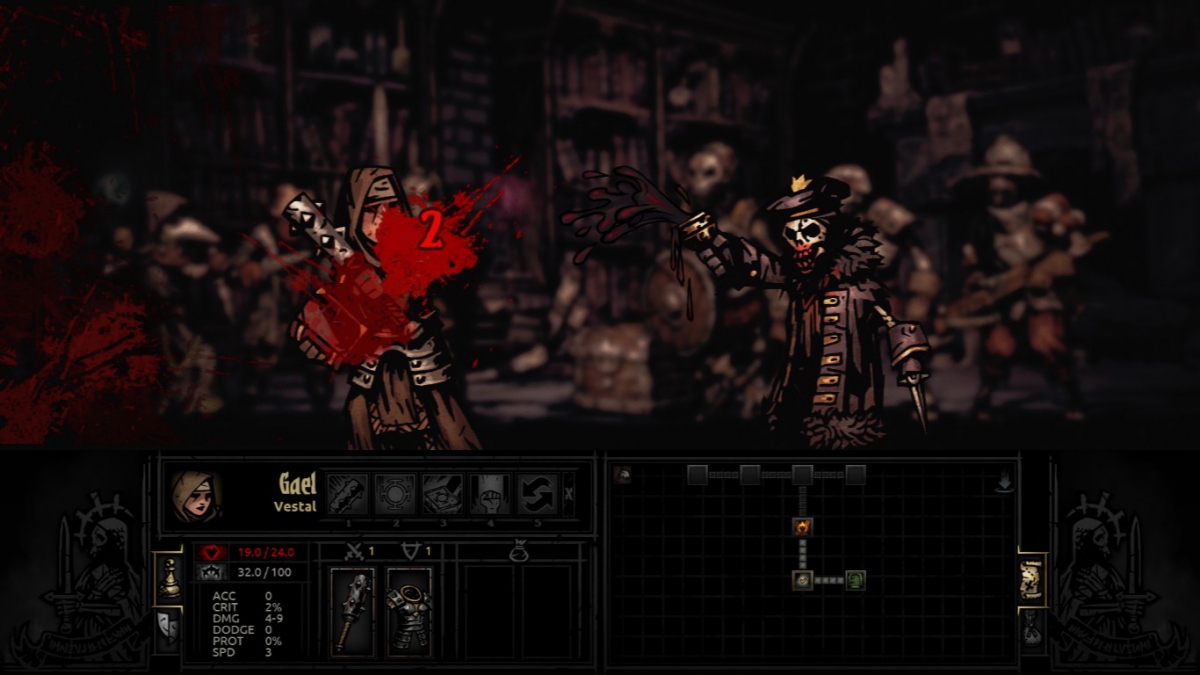
Task: Show the map scroll tab
Action: [1032, 580]
